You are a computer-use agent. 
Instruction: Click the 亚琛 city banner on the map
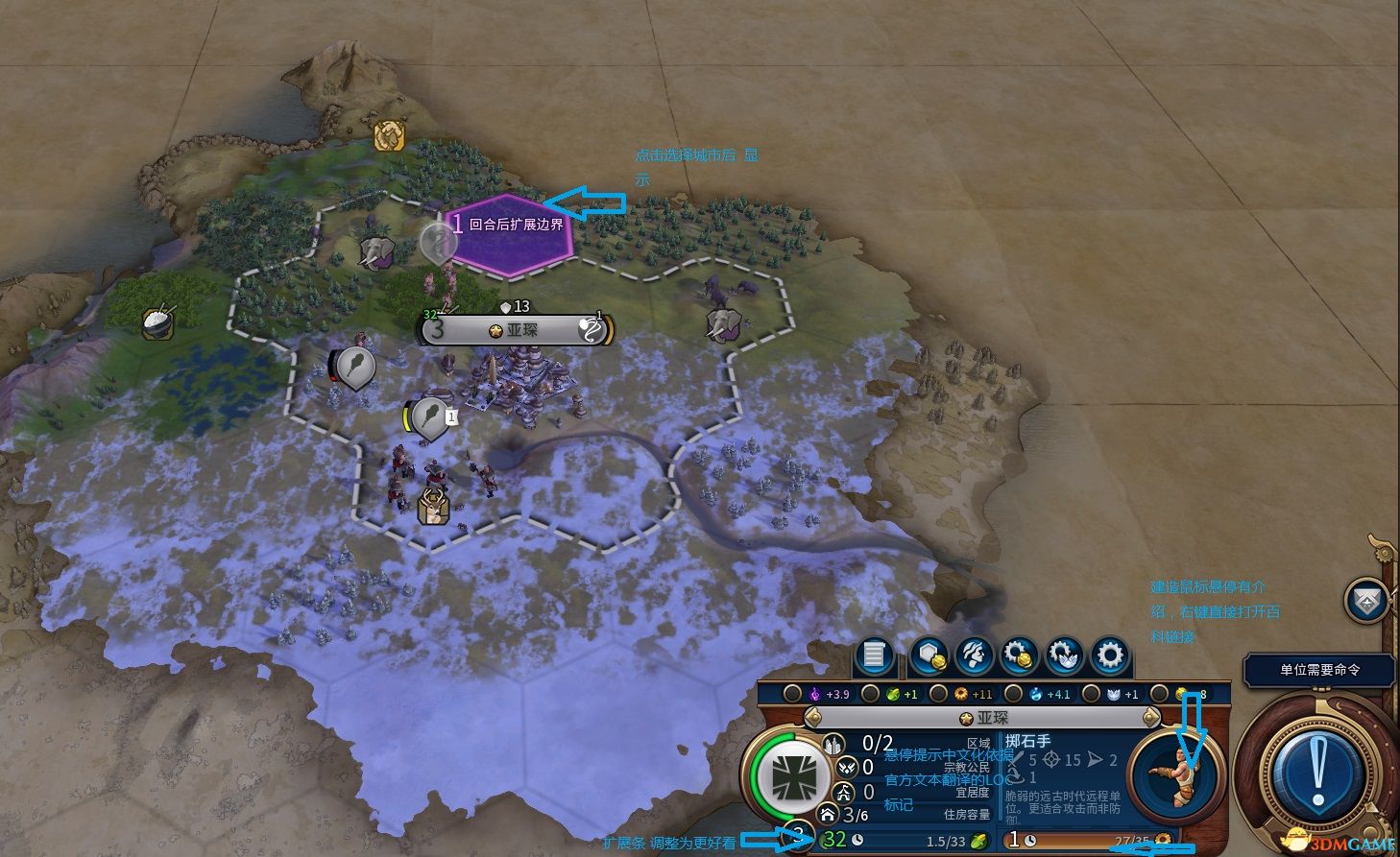[x=516, y=330]
